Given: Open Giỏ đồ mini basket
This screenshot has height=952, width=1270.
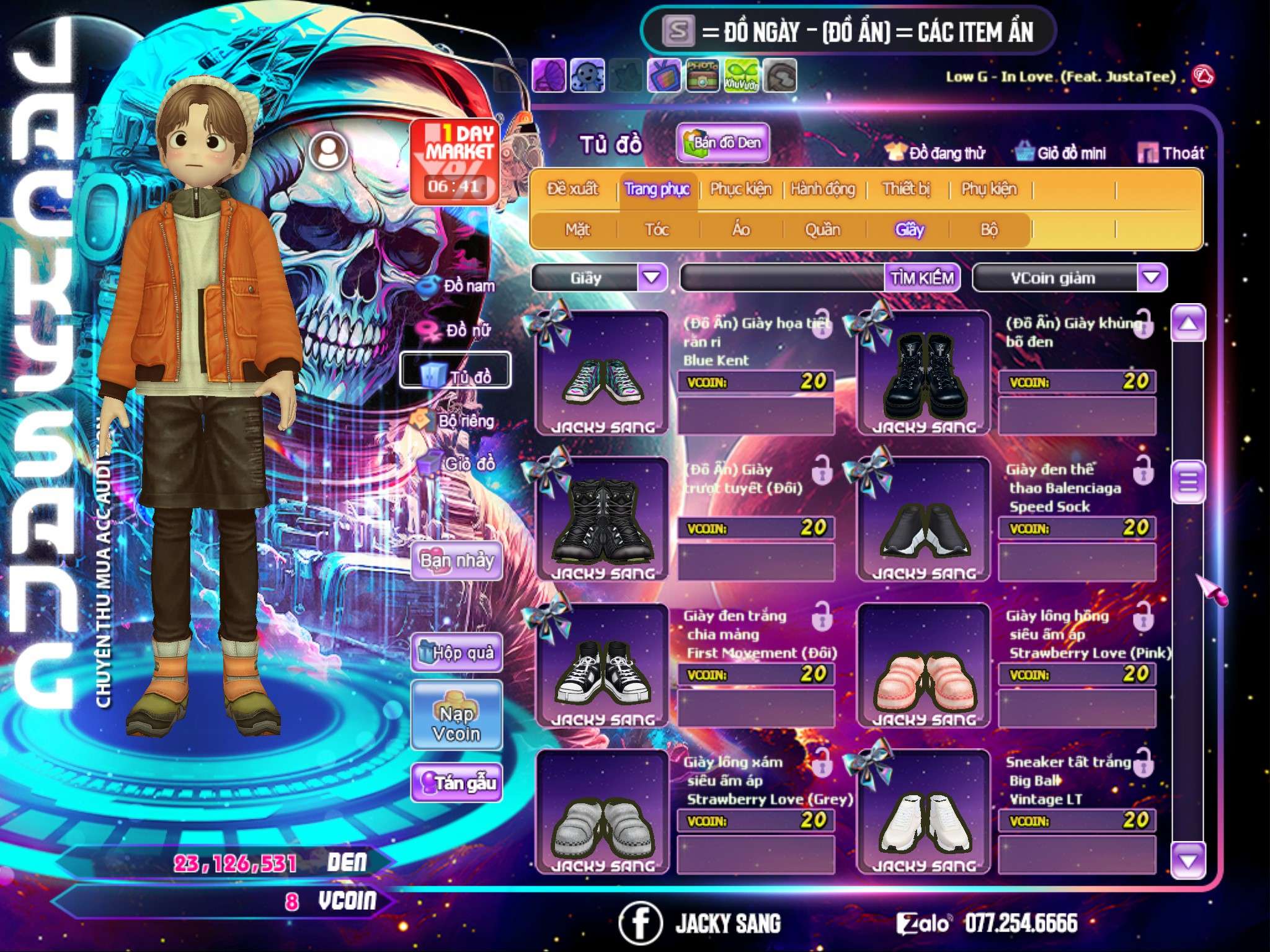Looking at the screenshot, I should [x=1061, y=153].
